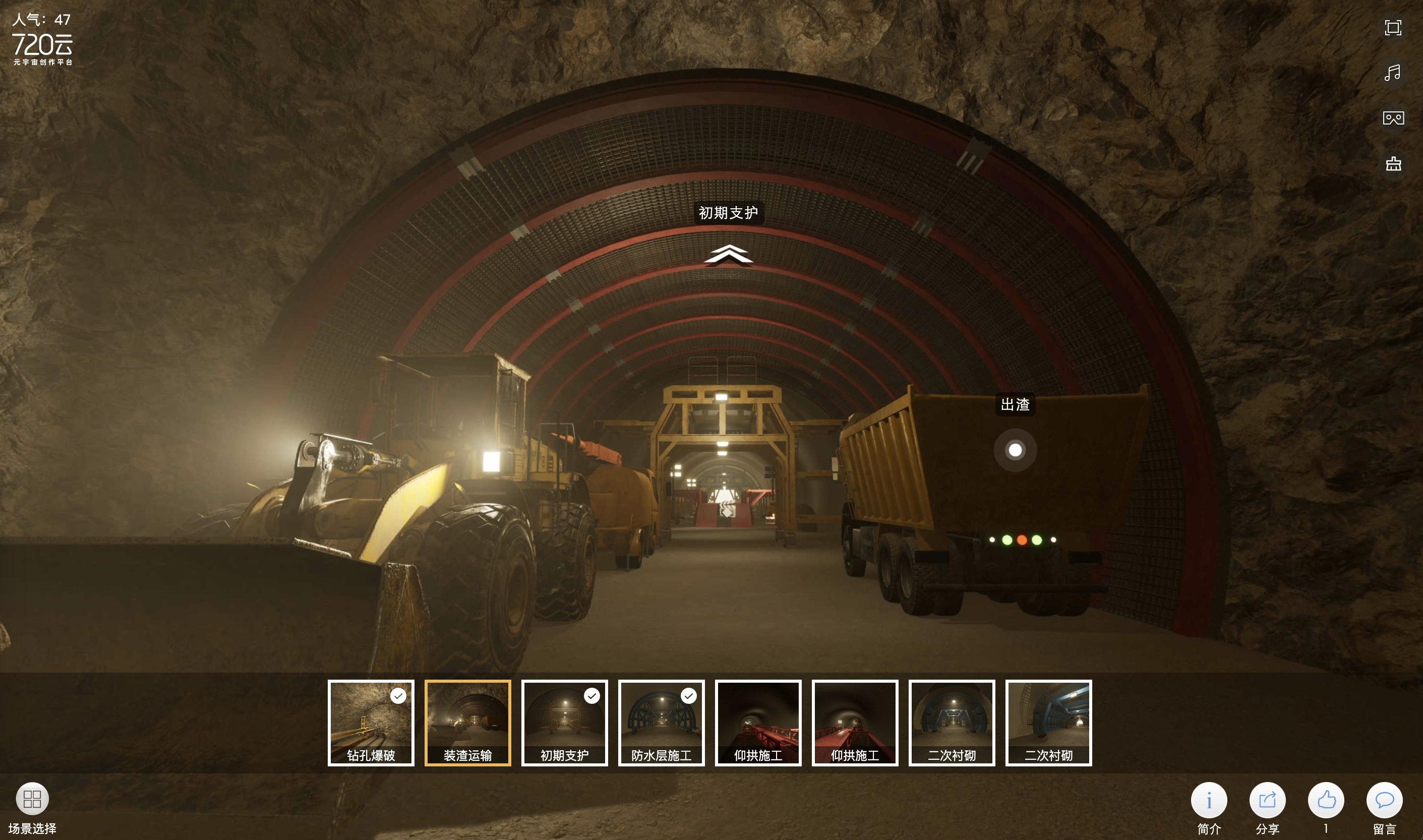The image size is (1423, 840).
Task: Enable VR goggles mode
Action: point(1393,118)
